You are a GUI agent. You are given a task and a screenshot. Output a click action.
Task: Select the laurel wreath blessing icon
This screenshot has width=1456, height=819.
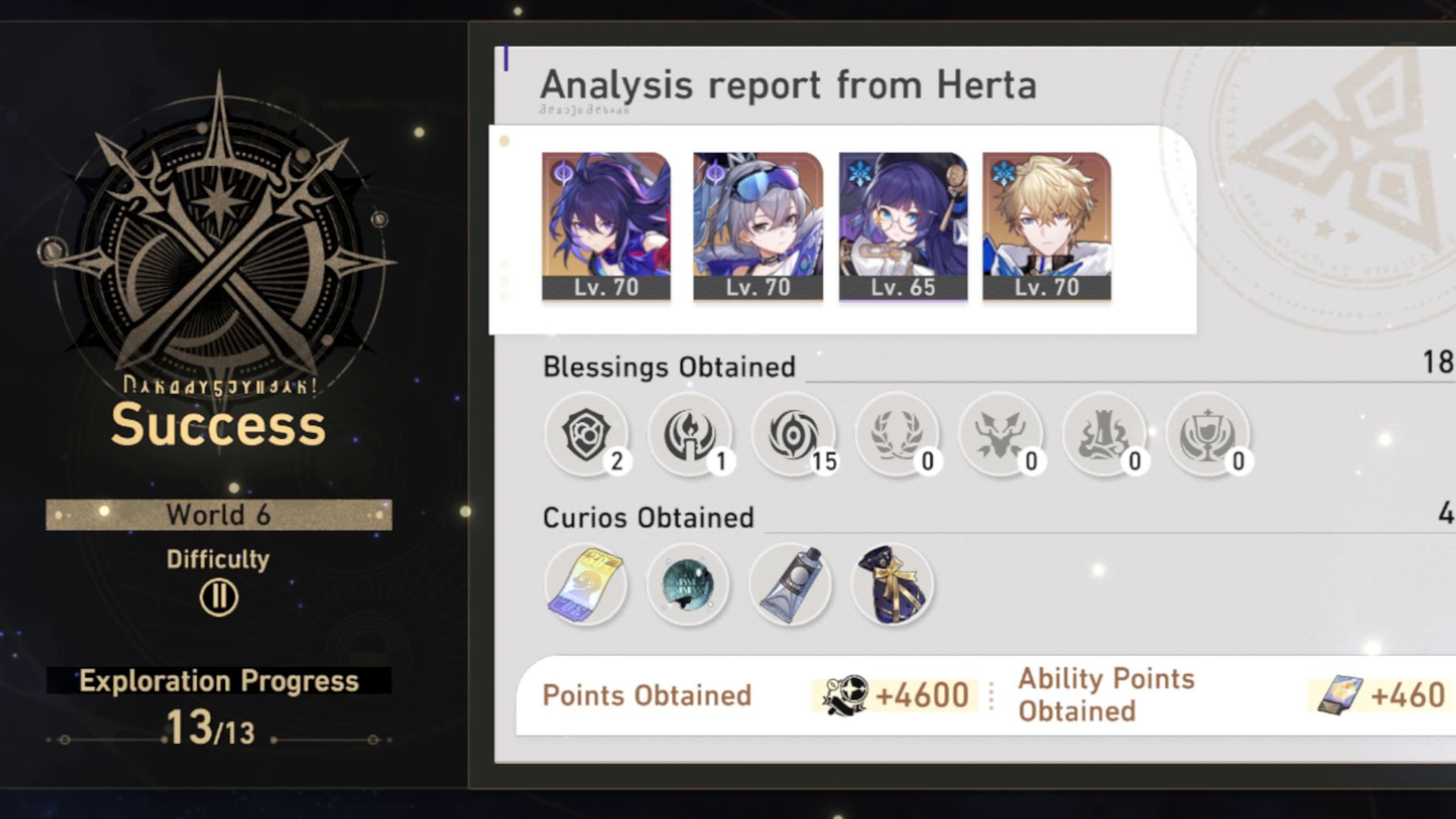click(x=899, y=435)
